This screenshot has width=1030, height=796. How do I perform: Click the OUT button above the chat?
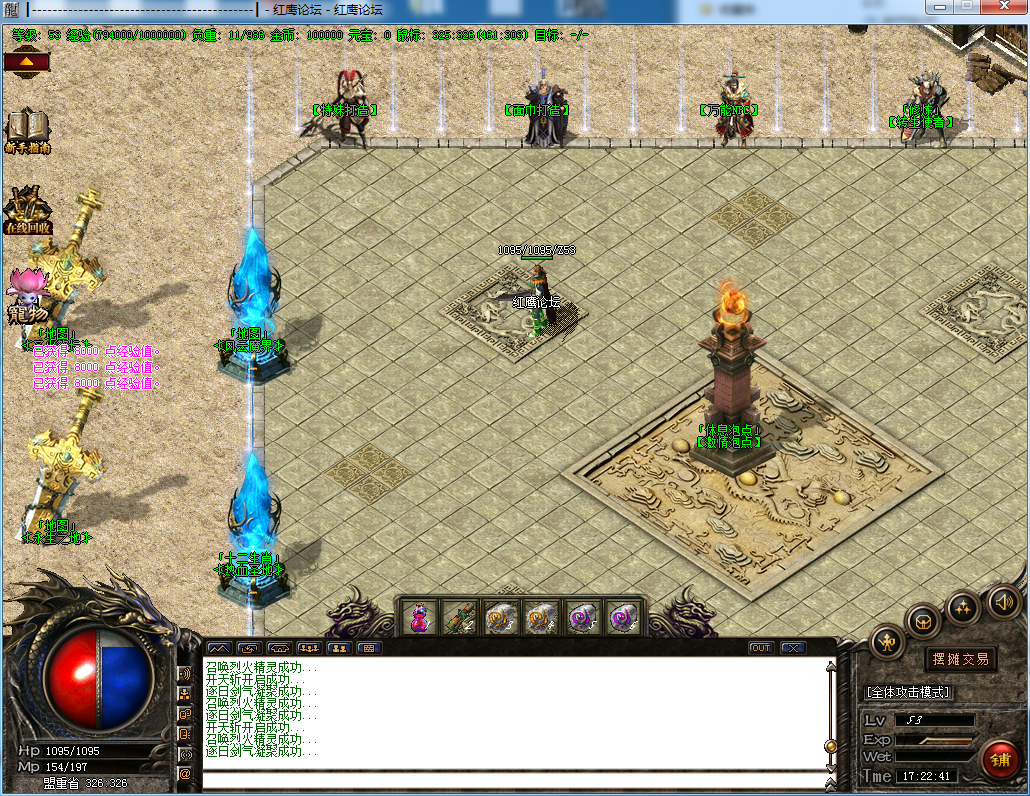[761, 648]
